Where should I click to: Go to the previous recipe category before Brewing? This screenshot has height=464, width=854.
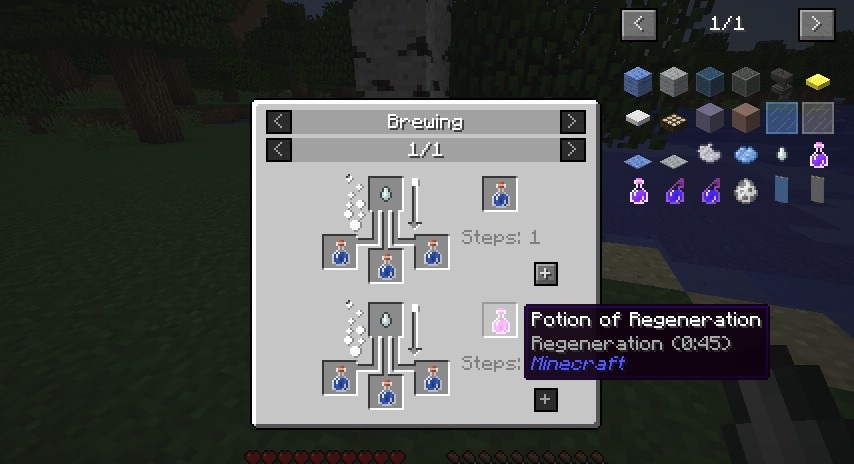pos(280,122)
